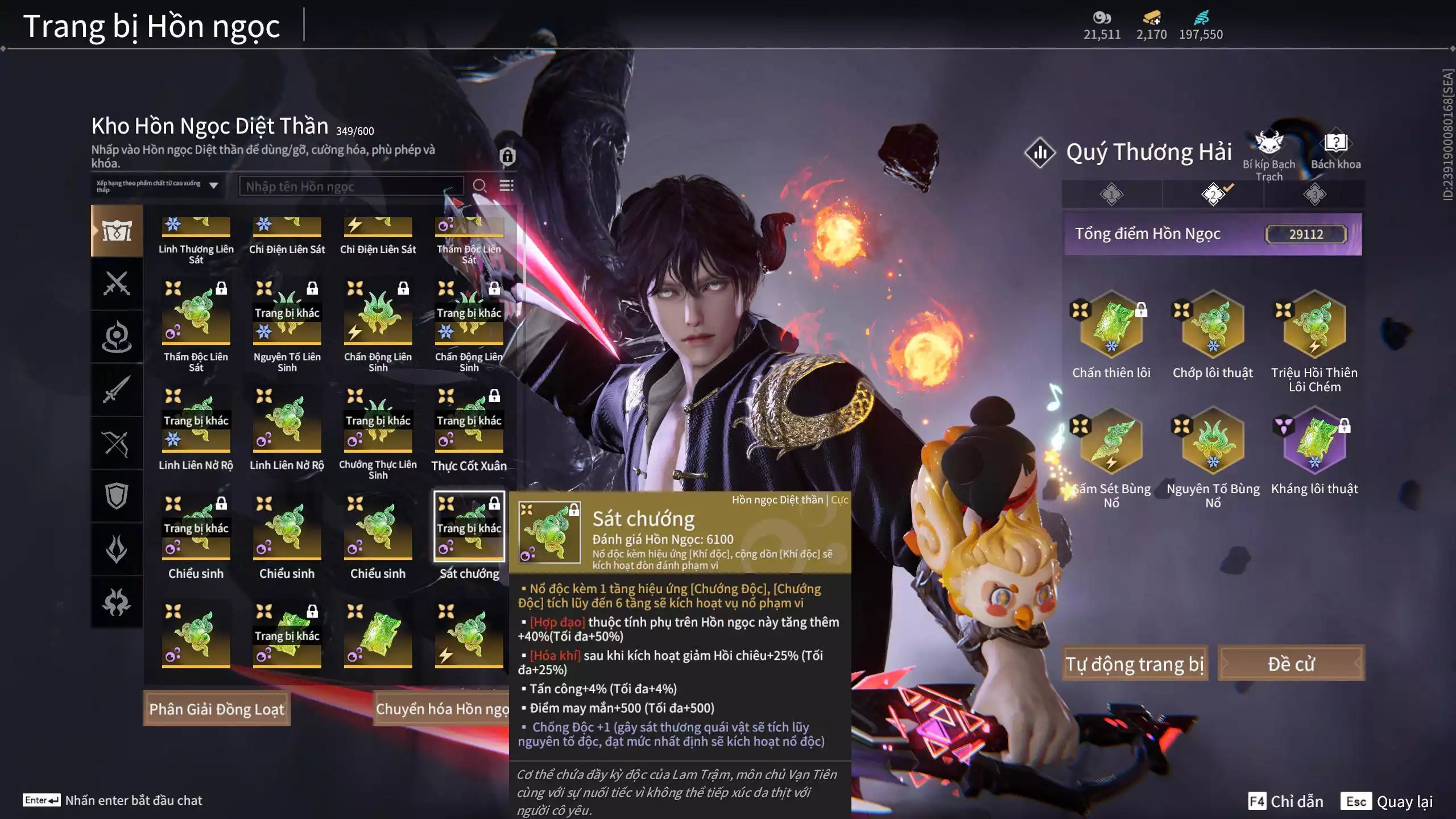
Task: Toggle the padlock lock icon above the list
Action: (507, 156)
